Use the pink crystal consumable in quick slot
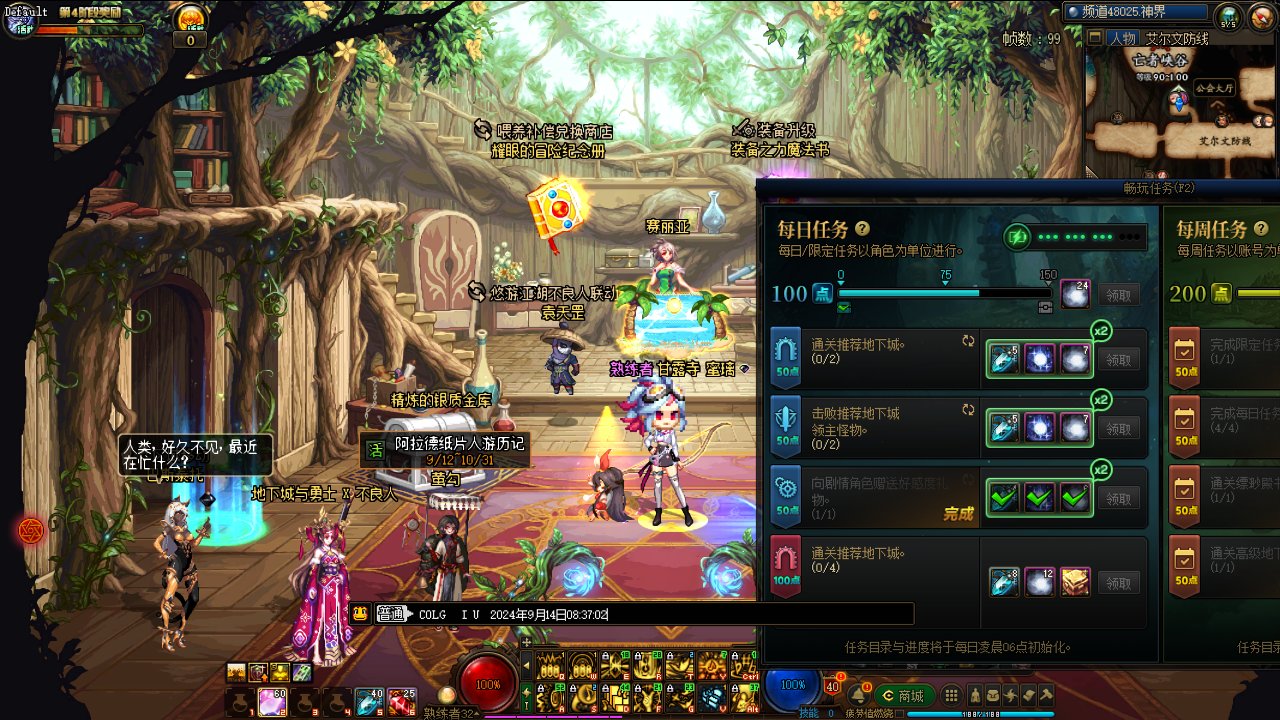Image resolution: width=1280 pixels, height=720 pixels. click(x=273, y=702)
